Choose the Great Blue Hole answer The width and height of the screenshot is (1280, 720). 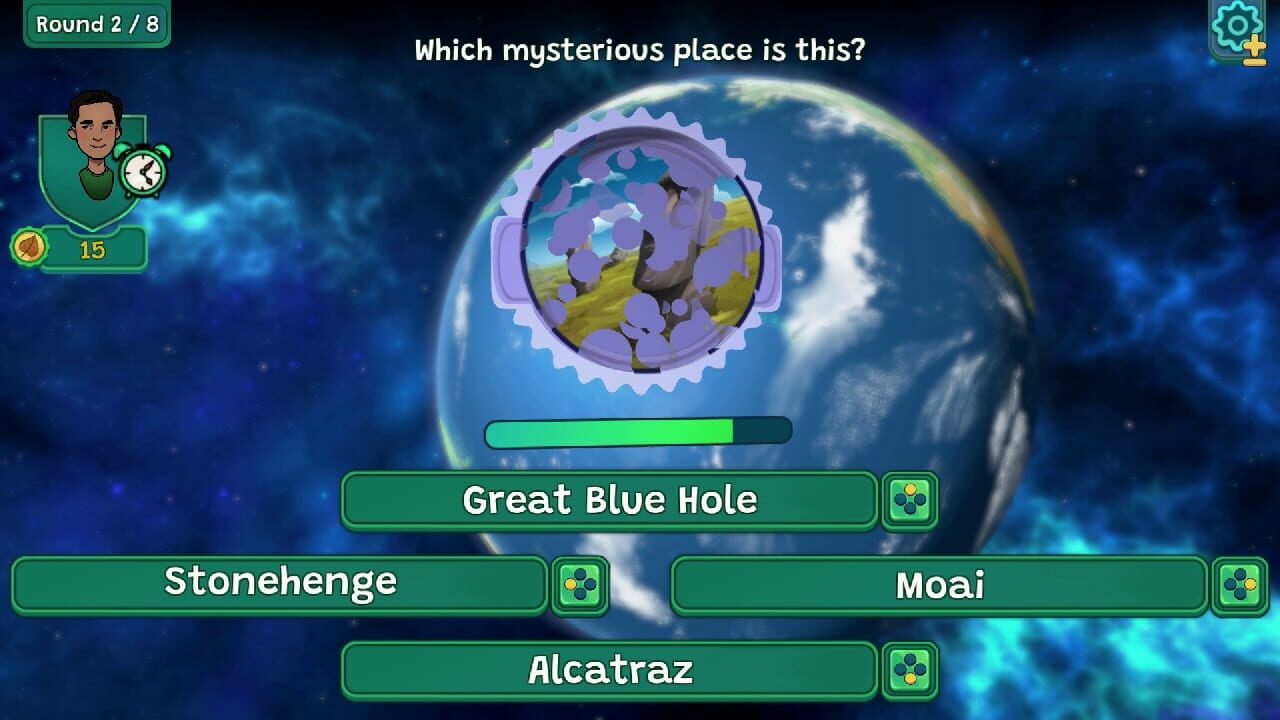point(610,500)
